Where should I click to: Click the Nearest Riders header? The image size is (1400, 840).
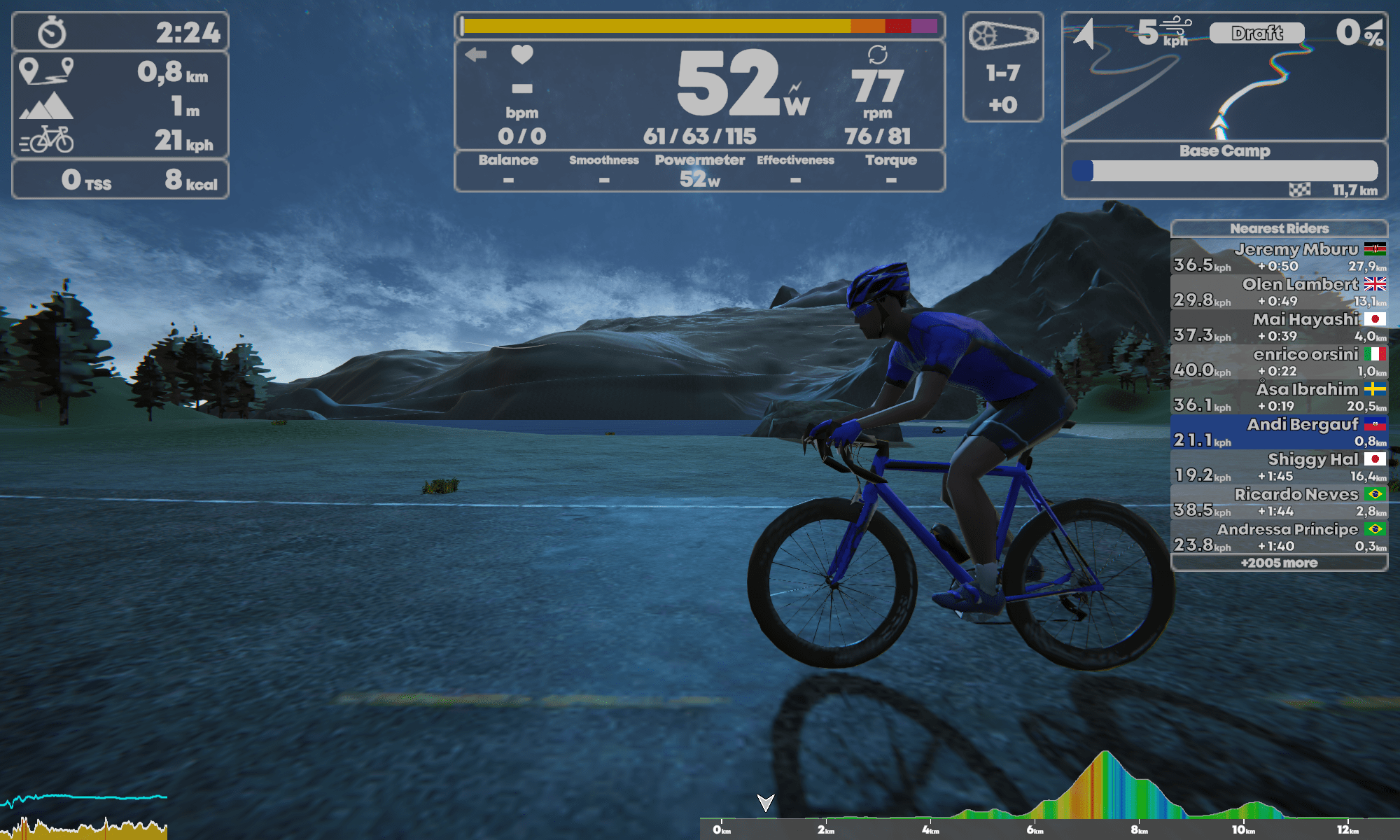(1279, 228)
